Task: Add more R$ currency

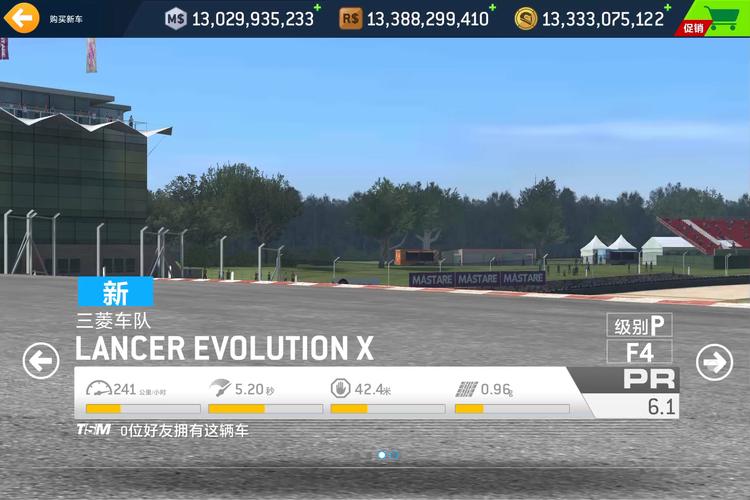Action: point(493,9)
